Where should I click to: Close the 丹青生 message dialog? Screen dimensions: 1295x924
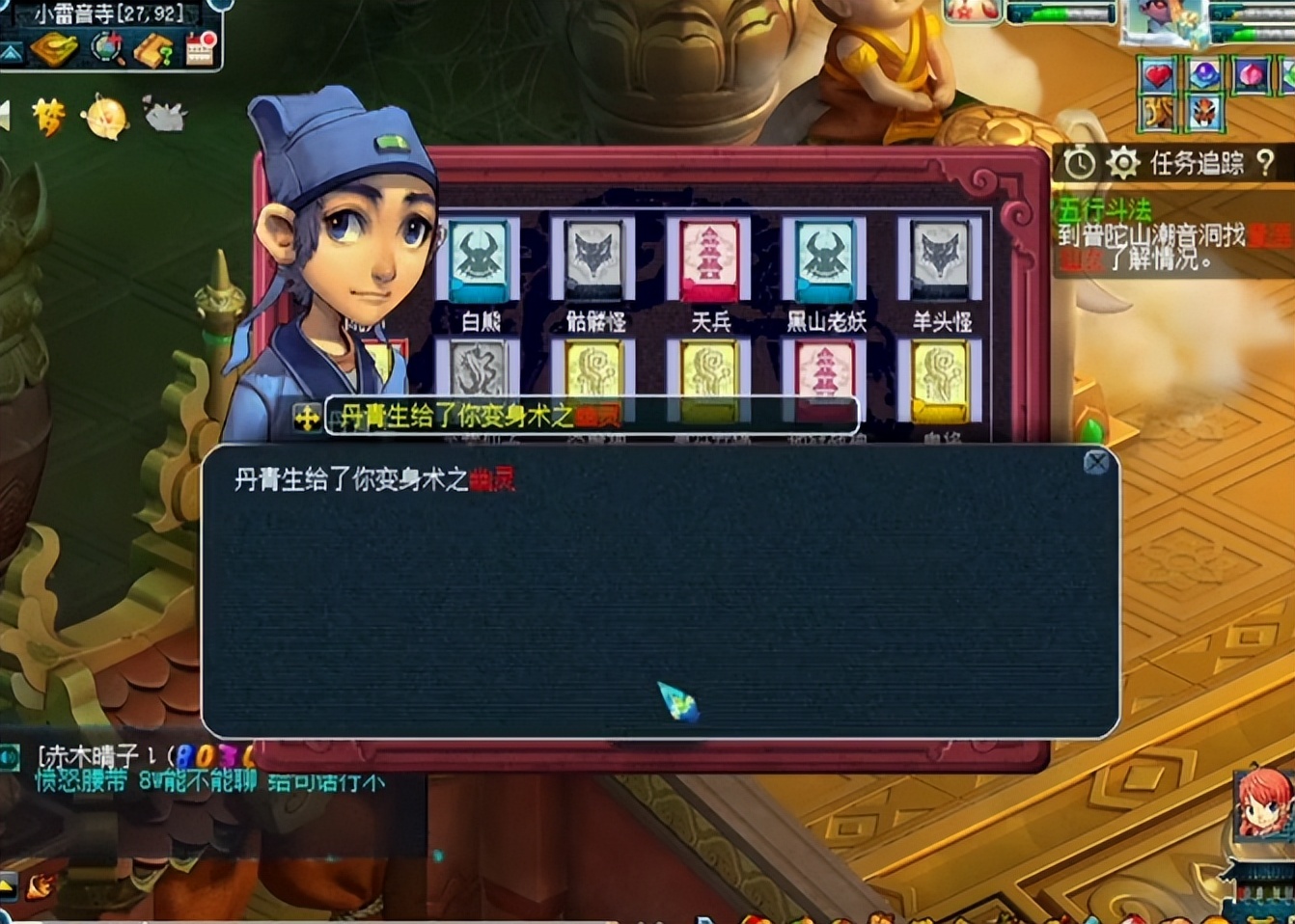coord(1095,462)
